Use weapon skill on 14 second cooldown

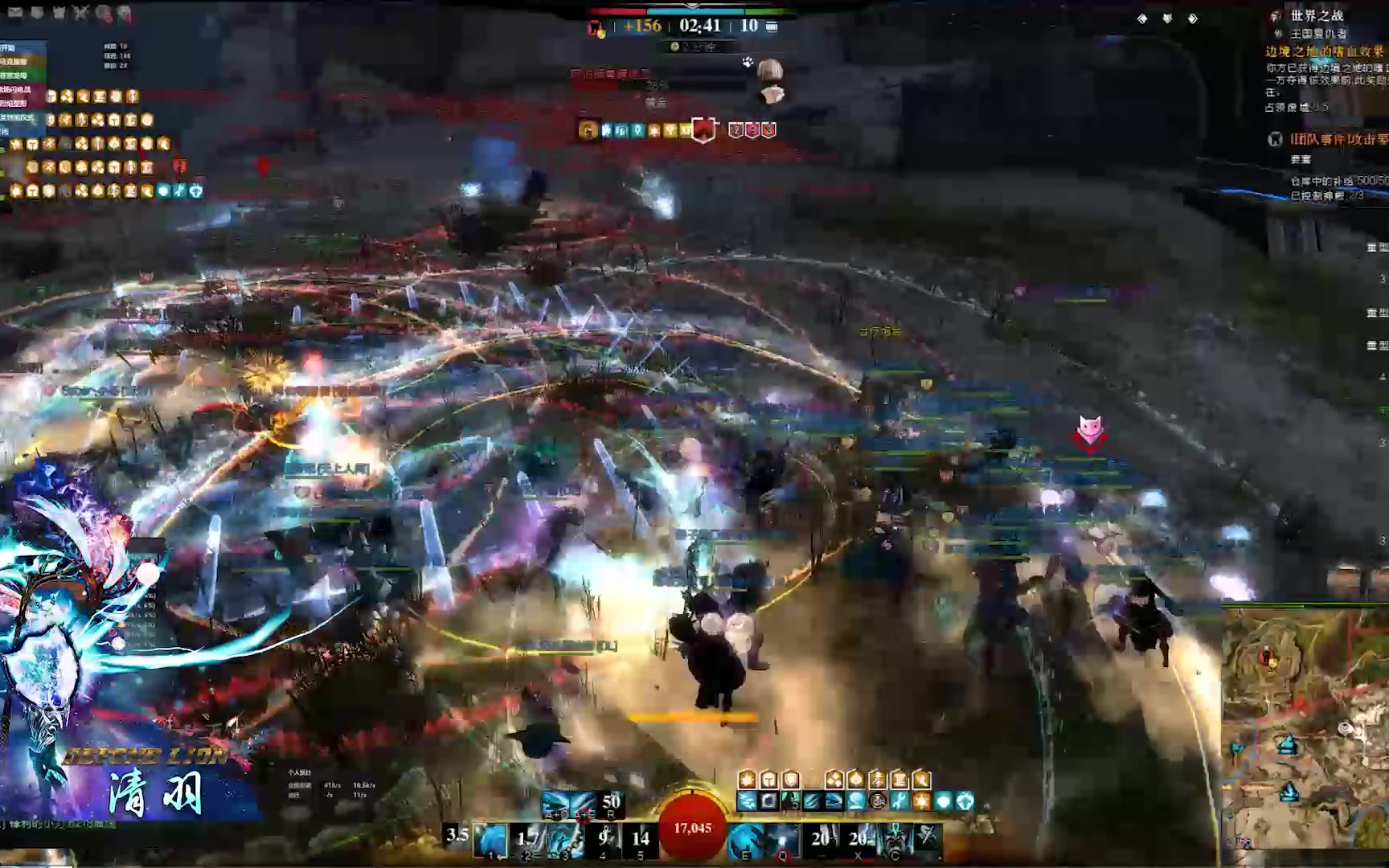[x=641, y=840]
